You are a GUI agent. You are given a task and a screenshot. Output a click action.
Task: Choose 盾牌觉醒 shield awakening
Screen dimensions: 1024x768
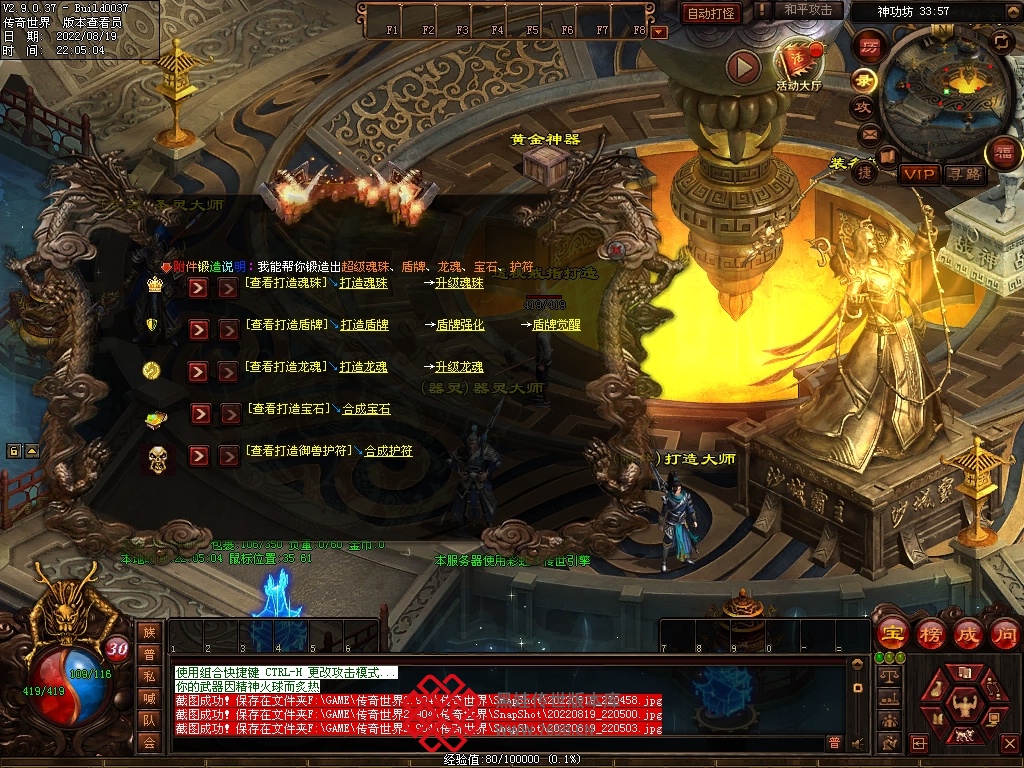556,326
